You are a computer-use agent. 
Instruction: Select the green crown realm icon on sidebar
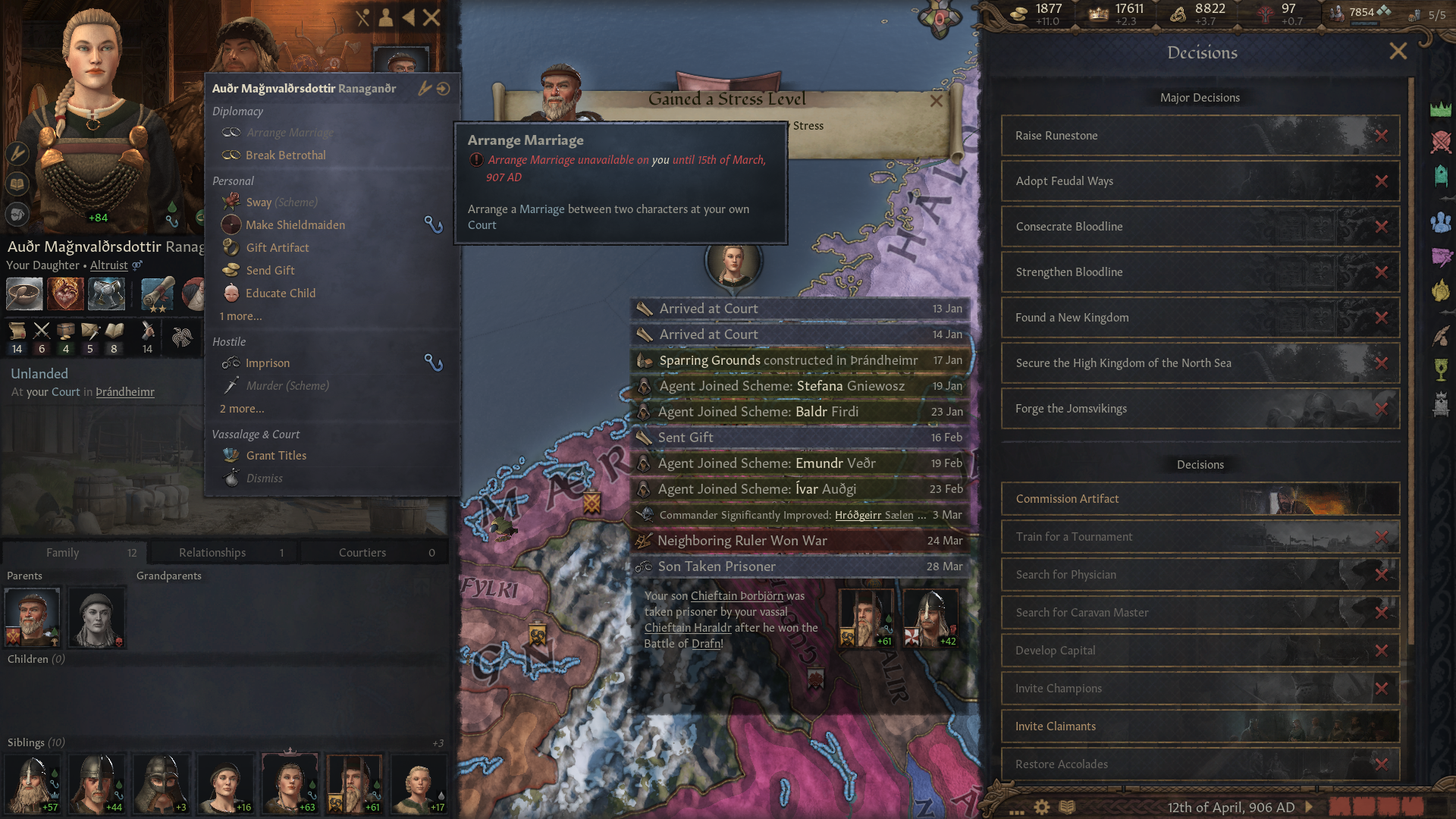tap(1441, 111)
